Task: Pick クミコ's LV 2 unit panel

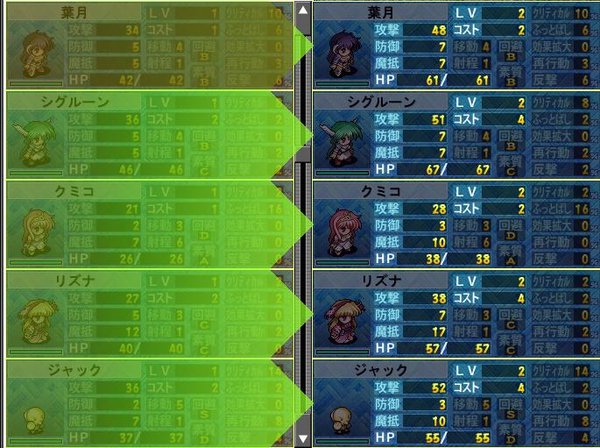Action: coord(455,224)
